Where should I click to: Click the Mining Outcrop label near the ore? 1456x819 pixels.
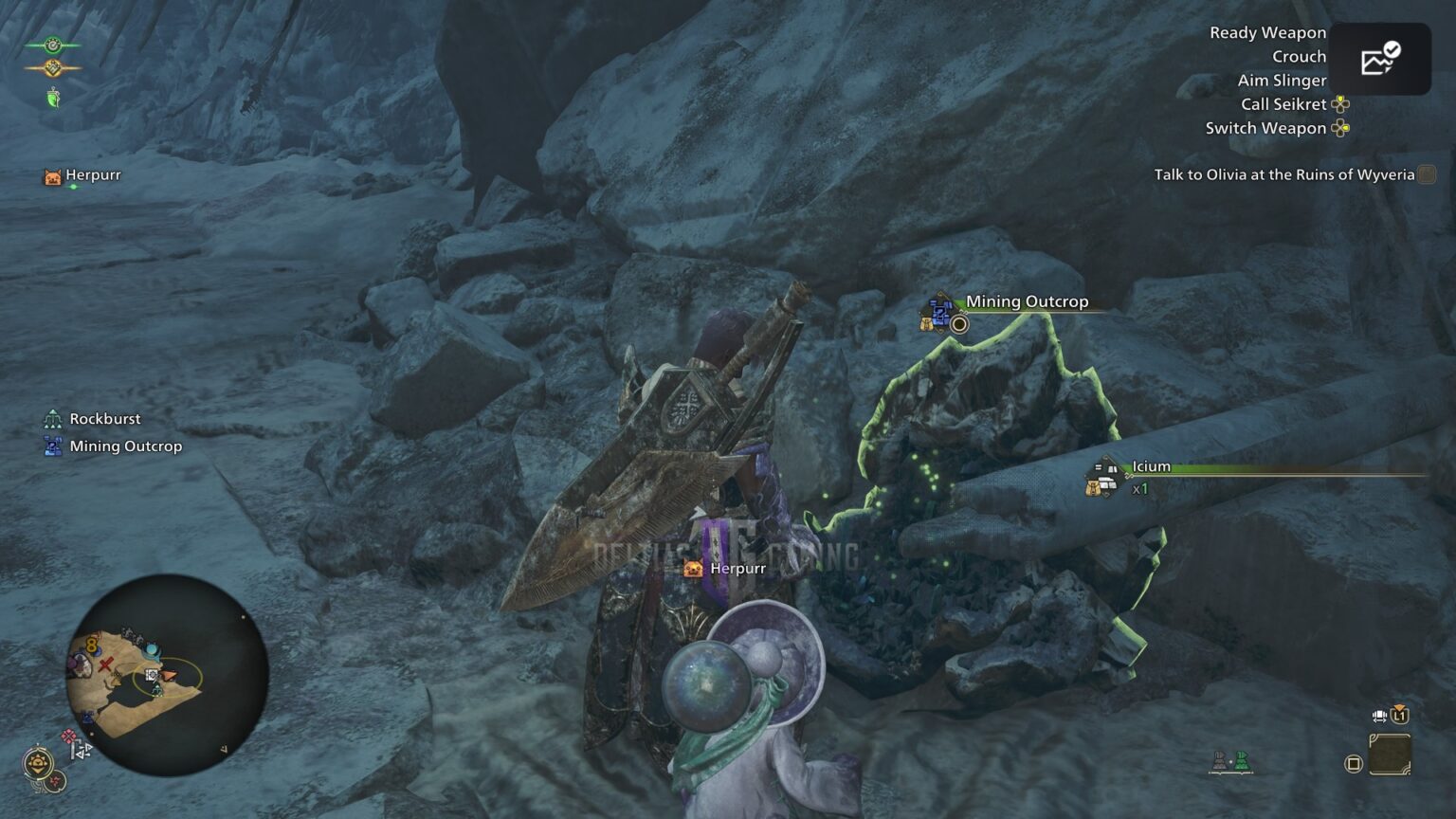(1027, 301)
